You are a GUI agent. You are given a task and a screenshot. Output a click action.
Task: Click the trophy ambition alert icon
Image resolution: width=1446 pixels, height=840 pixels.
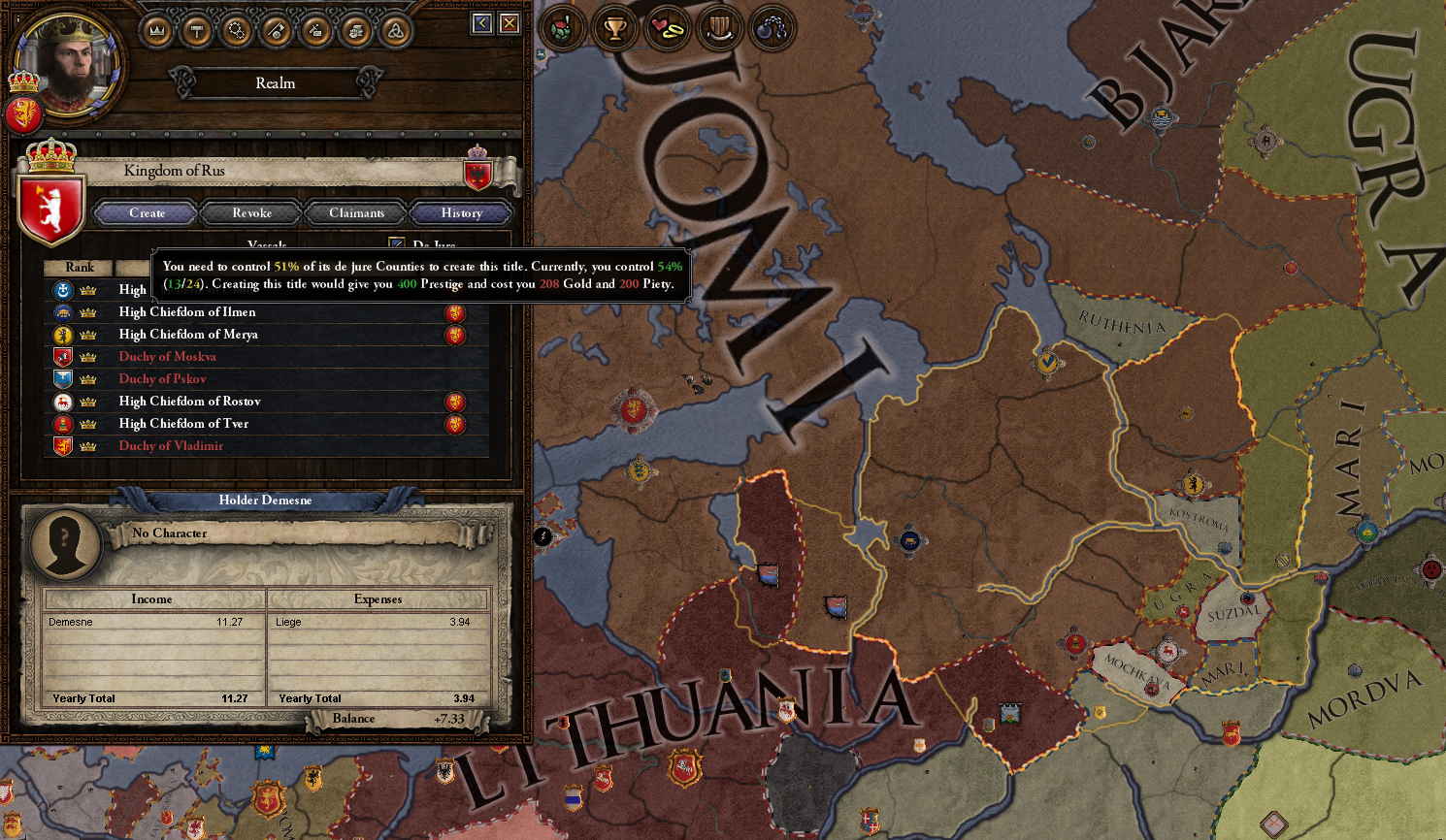coord(615,28)
